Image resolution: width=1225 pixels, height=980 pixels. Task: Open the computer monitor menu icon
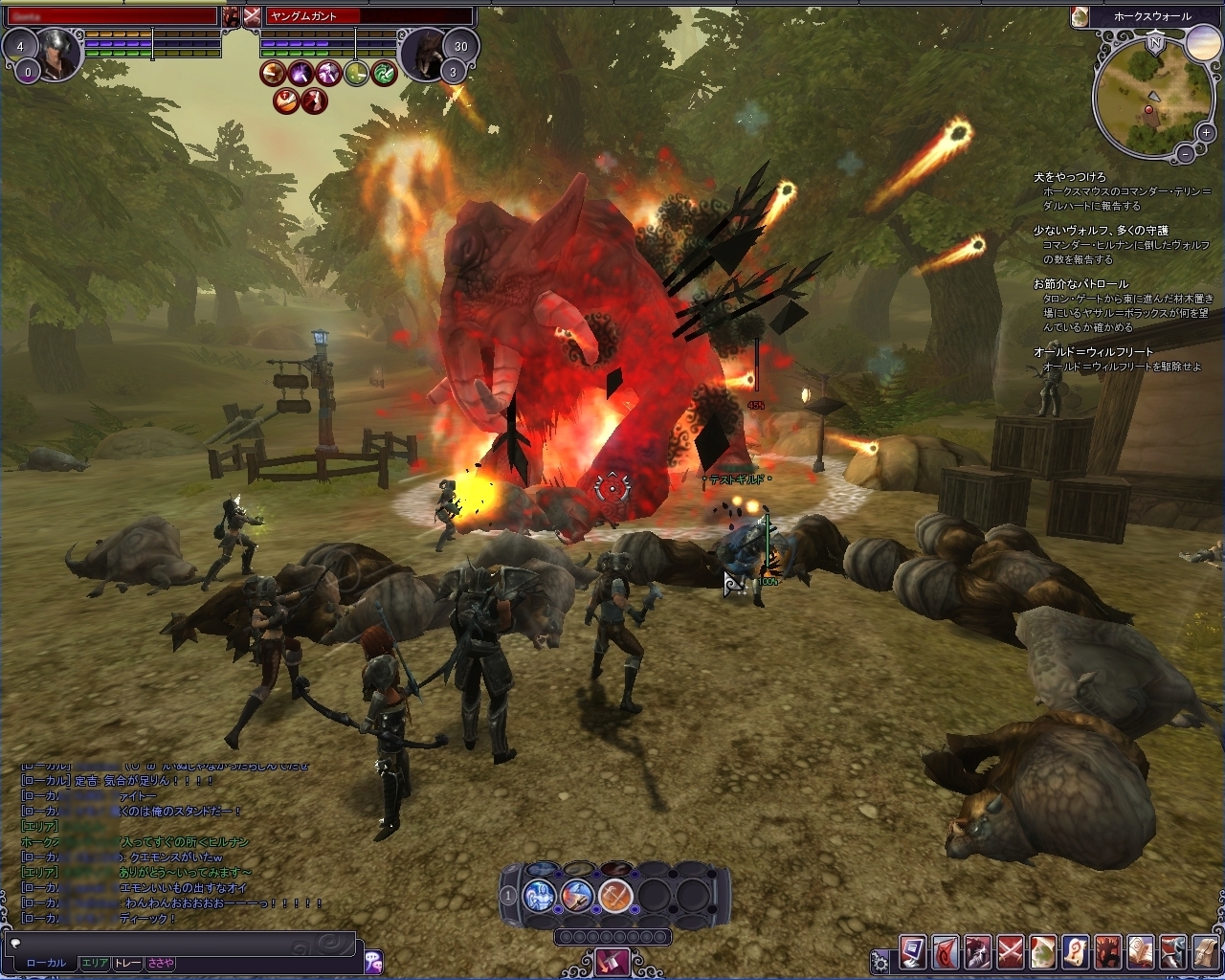pyautogui.click(x=912, y=952)
